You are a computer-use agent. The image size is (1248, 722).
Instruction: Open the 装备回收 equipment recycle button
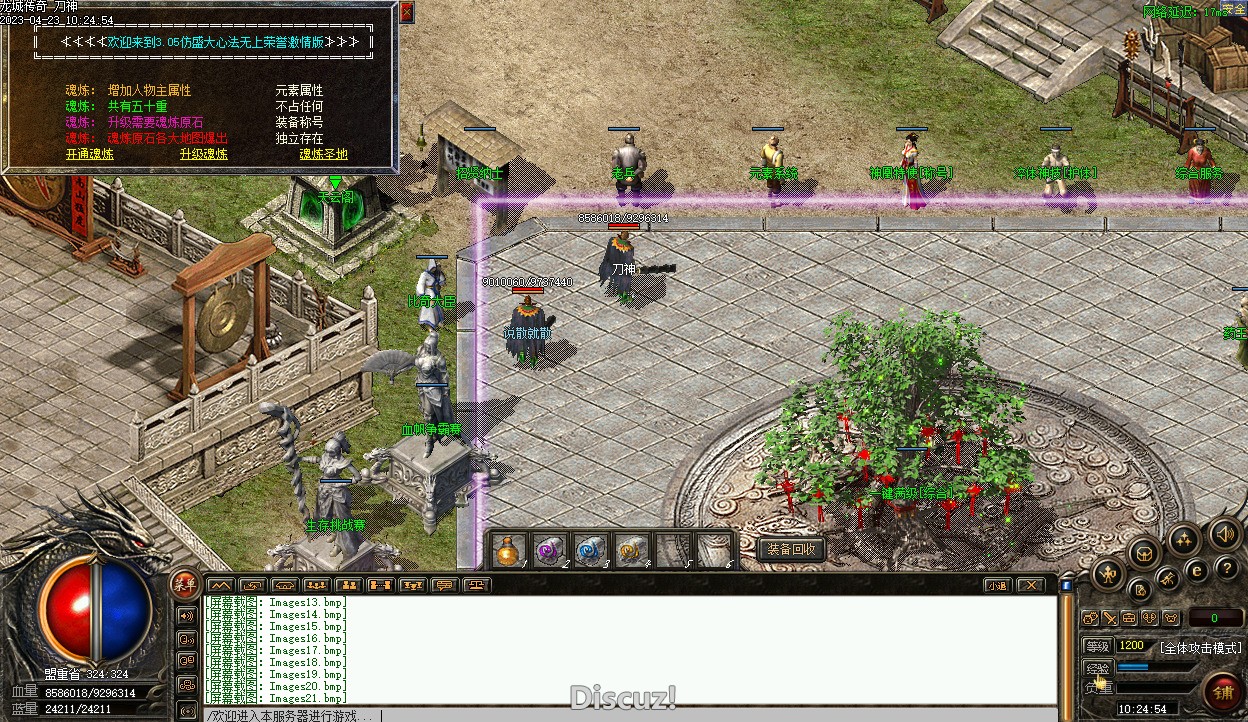792,549
